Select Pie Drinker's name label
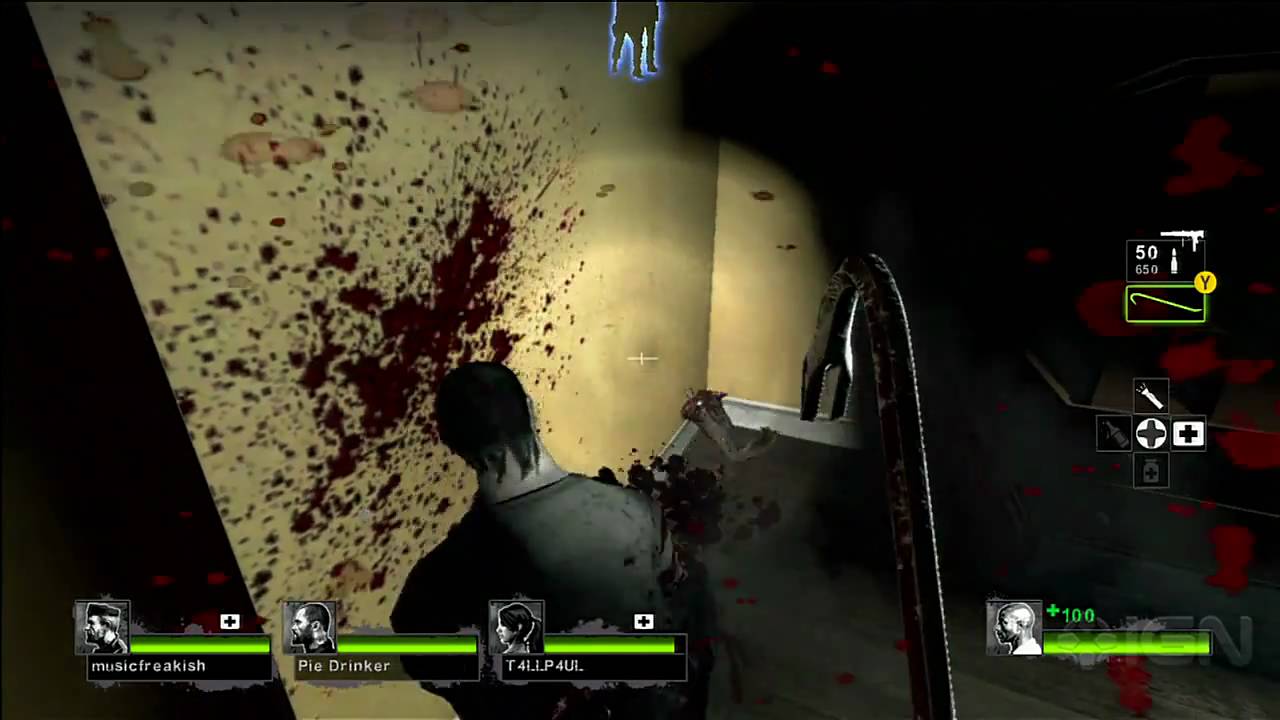Screen dimensions: 1280x720 (x=343, y=665)
